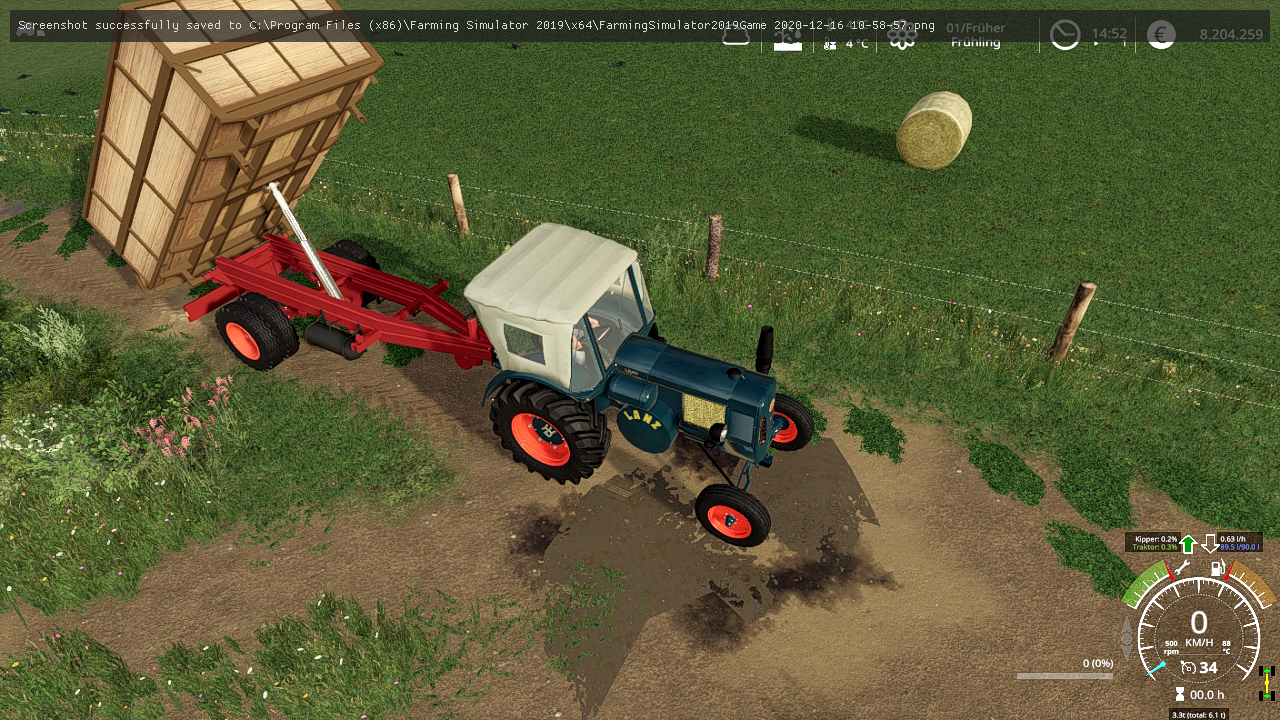
Task: Click the weather cloud icon
Action: (x=736, y=36)
